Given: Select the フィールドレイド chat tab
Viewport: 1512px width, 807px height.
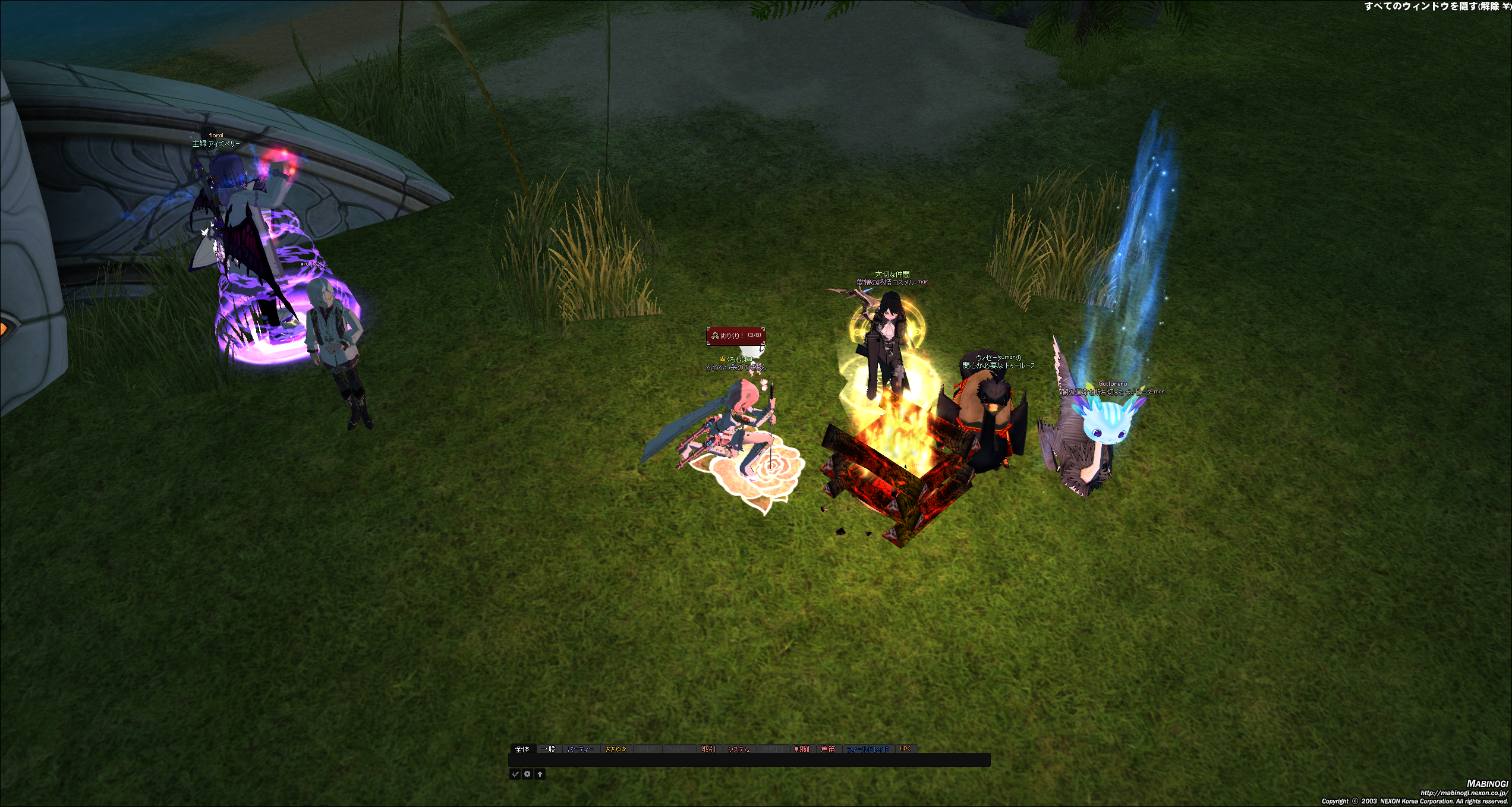Looking at the screenshot, I should point(868,749).
